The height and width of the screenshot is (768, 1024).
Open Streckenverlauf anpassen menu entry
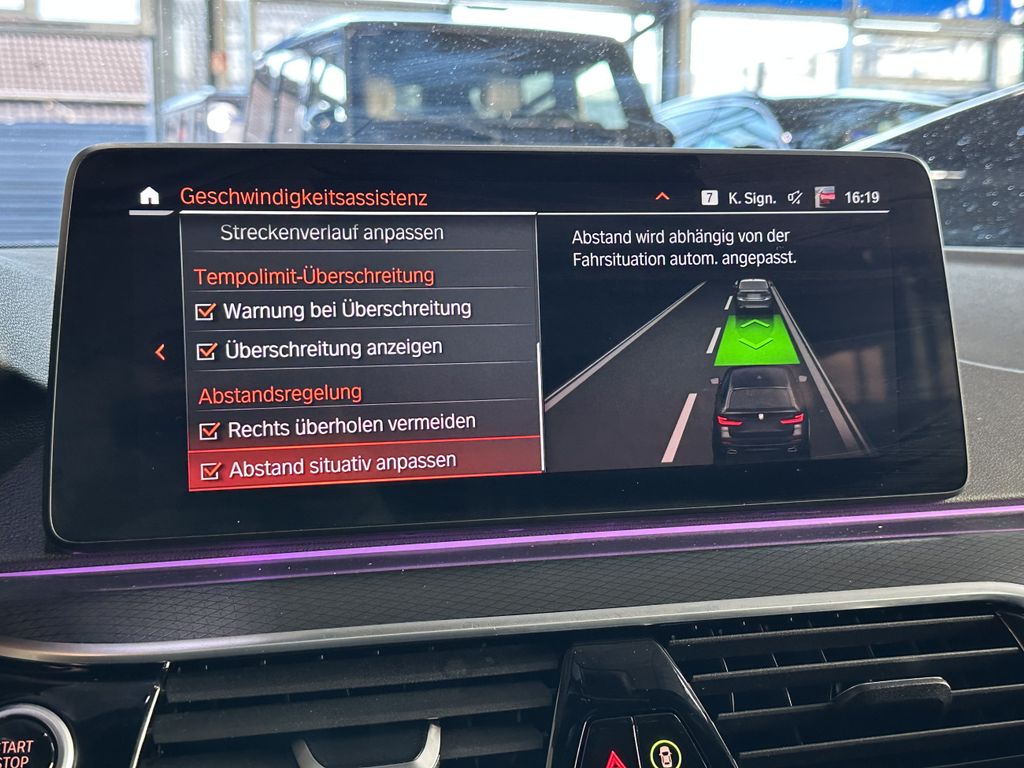point(331,234)
